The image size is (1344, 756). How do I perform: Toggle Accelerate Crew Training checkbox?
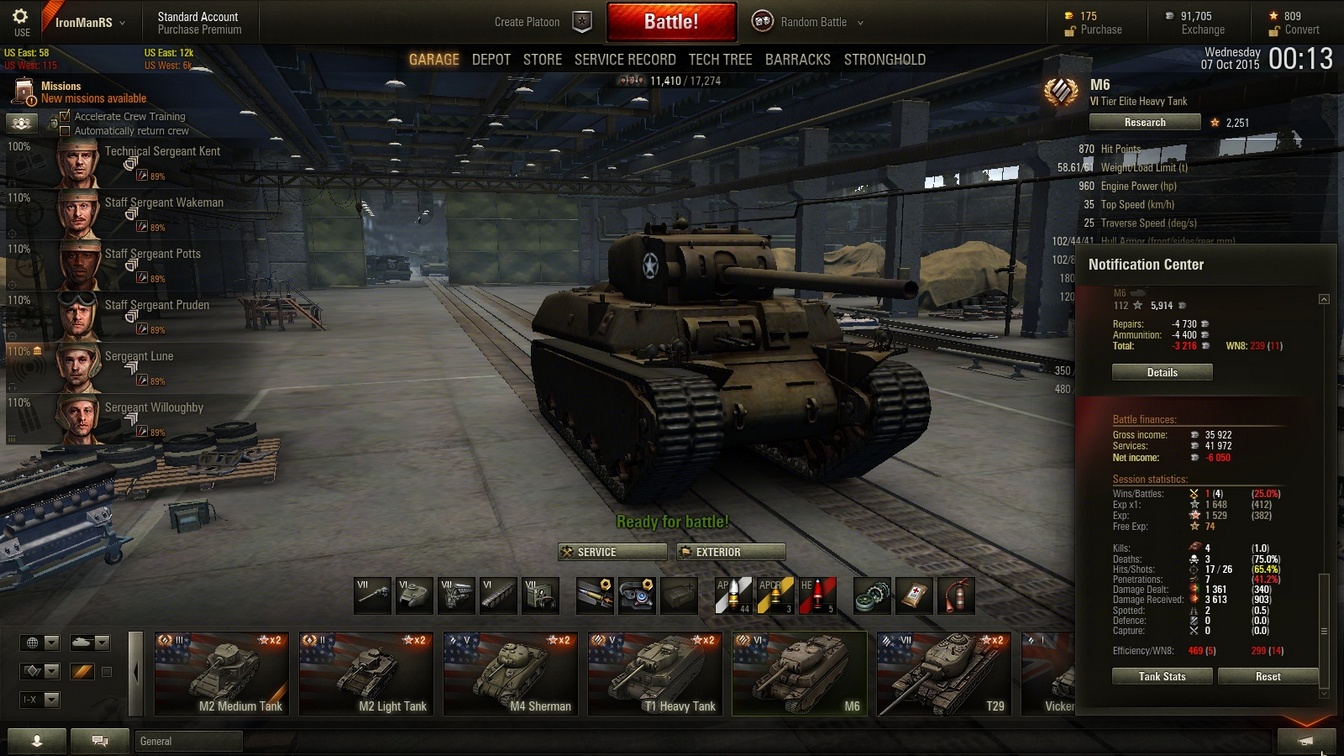pos(66,116)
